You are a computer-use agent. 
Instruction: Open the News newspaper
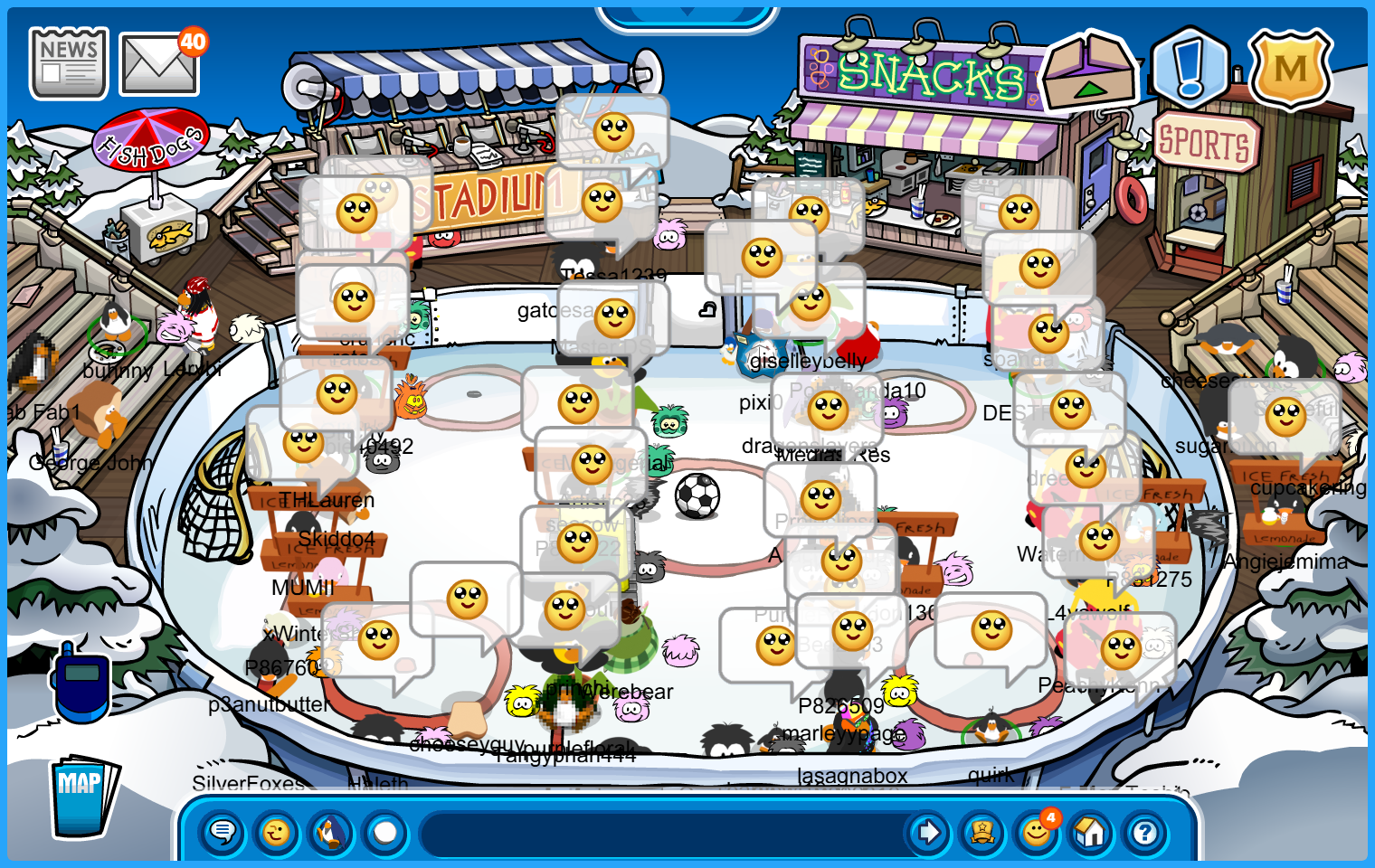tap(69, 63)
